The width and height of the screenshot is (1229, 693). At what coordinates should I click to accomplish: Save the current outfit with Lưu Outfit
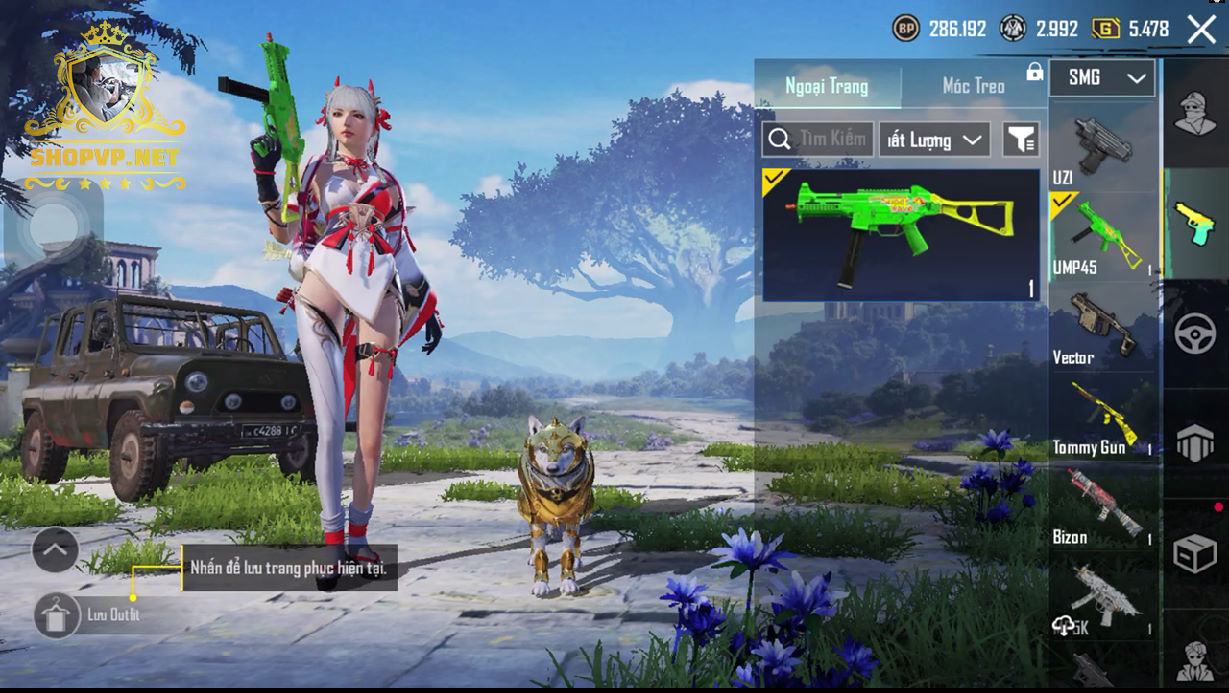tap(59, 615)
